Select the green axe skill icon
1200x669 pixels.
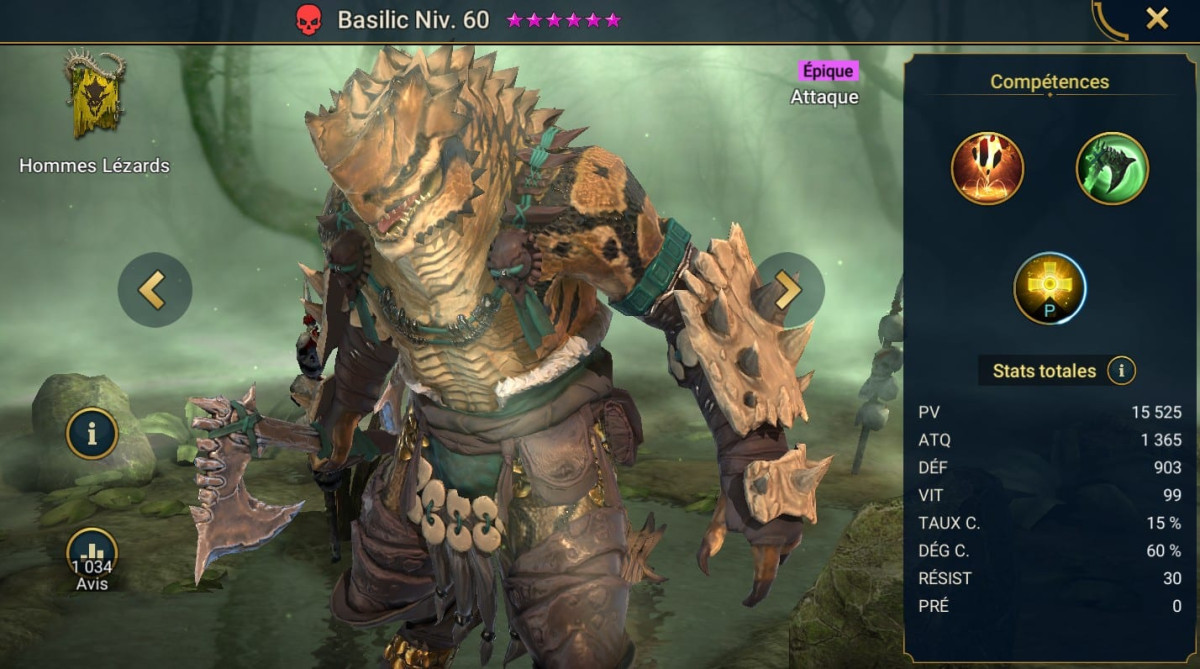[1112, 168]
